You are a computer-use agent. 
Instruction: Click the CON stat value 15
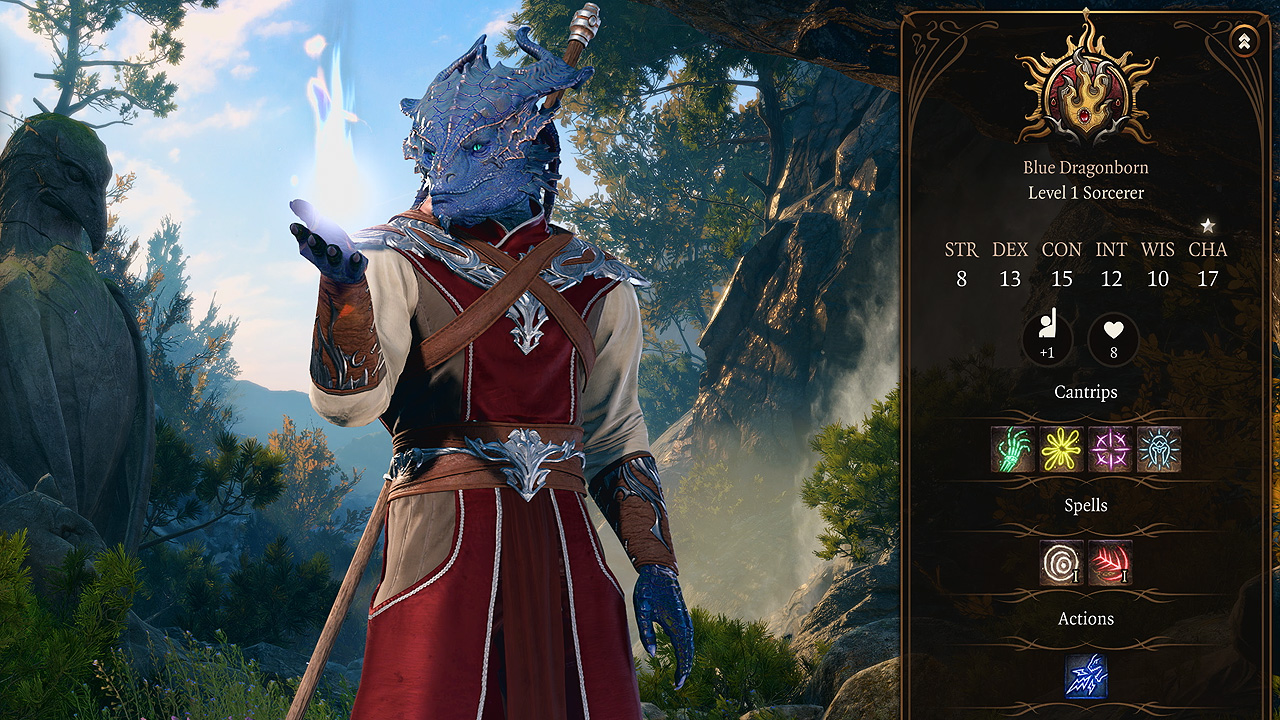tap(1062, 280)
